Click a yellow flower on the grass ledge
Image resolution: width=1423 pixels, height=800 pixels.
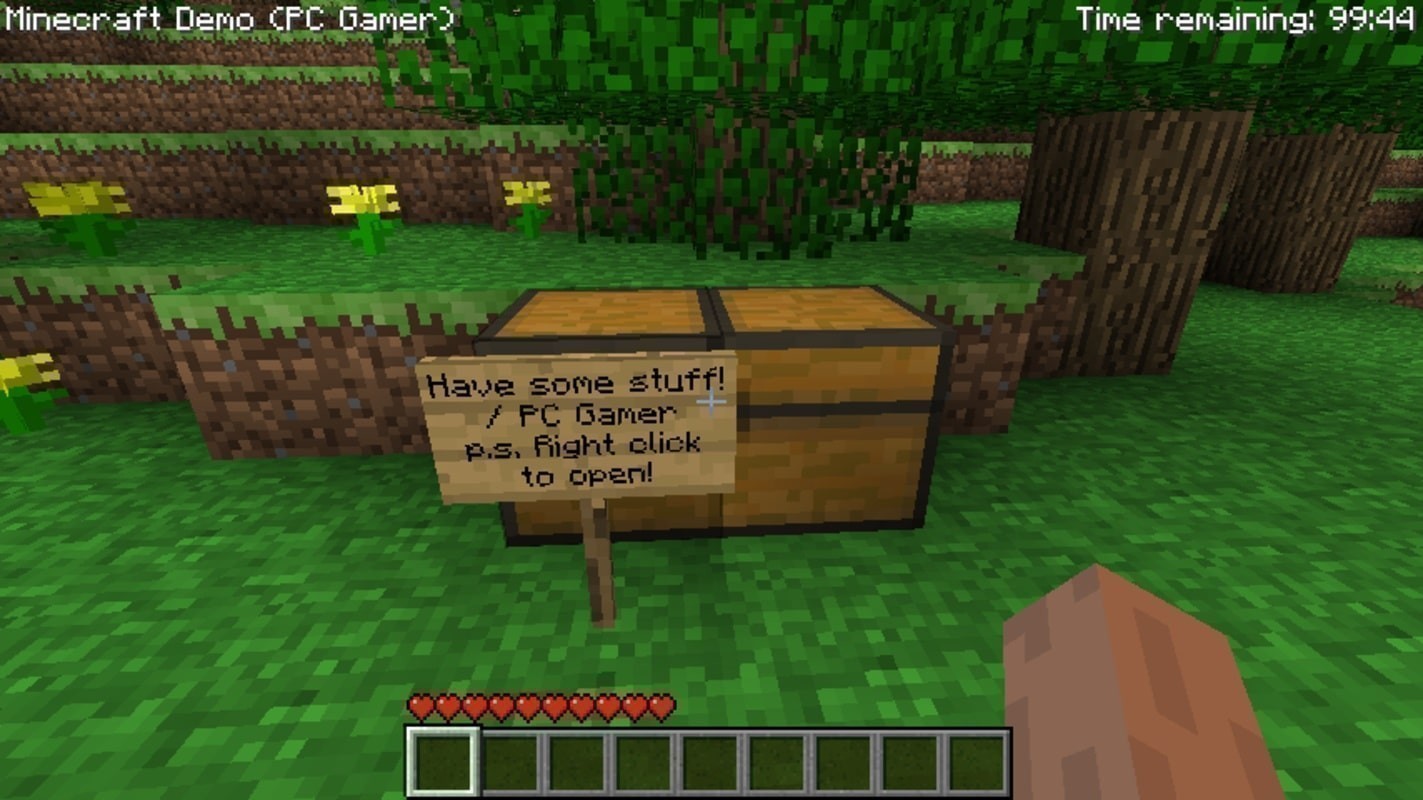[x=360, y=200]
